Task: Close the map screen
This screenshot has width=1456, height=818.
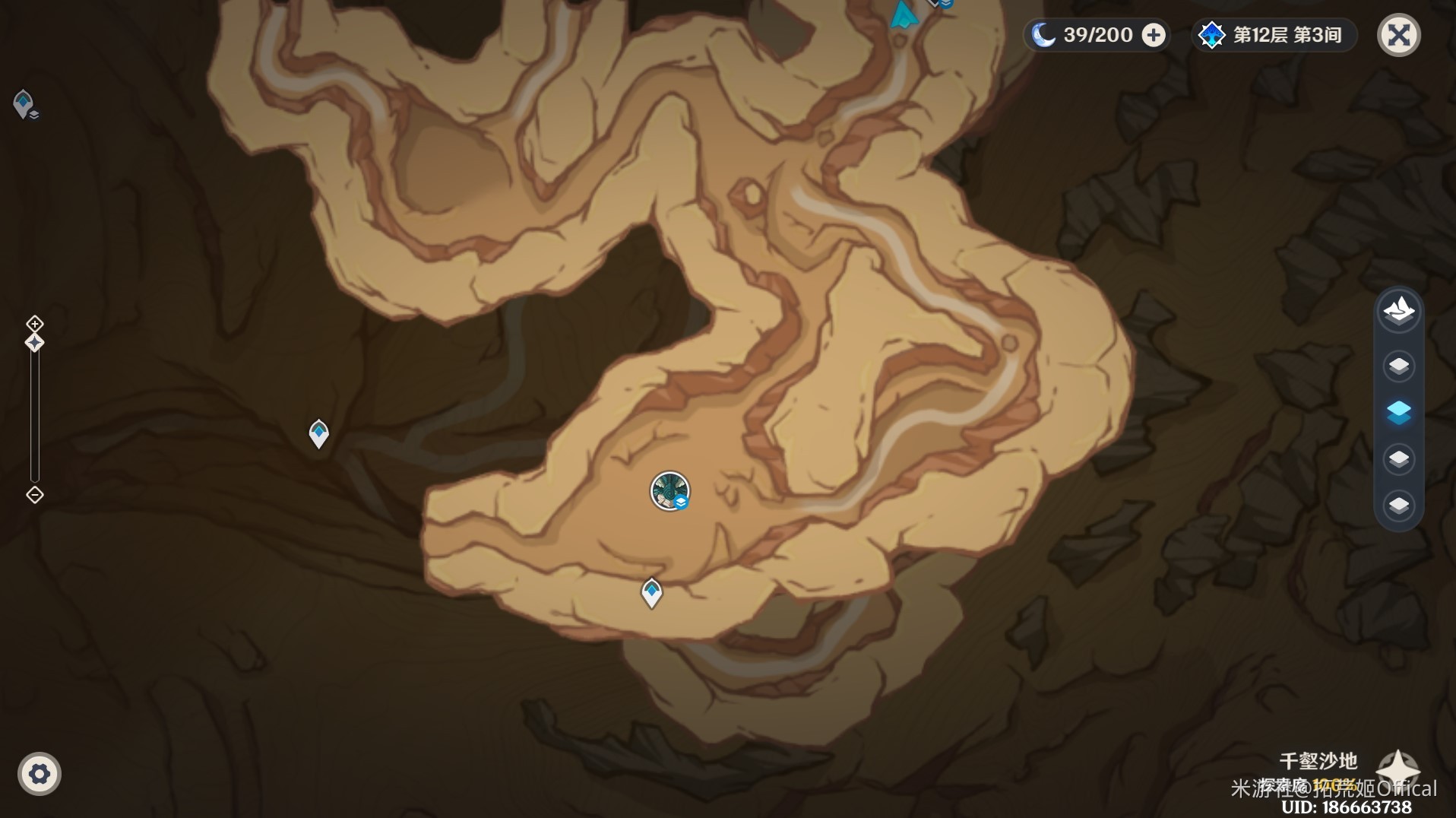Action: click(x=1398, y=35)
